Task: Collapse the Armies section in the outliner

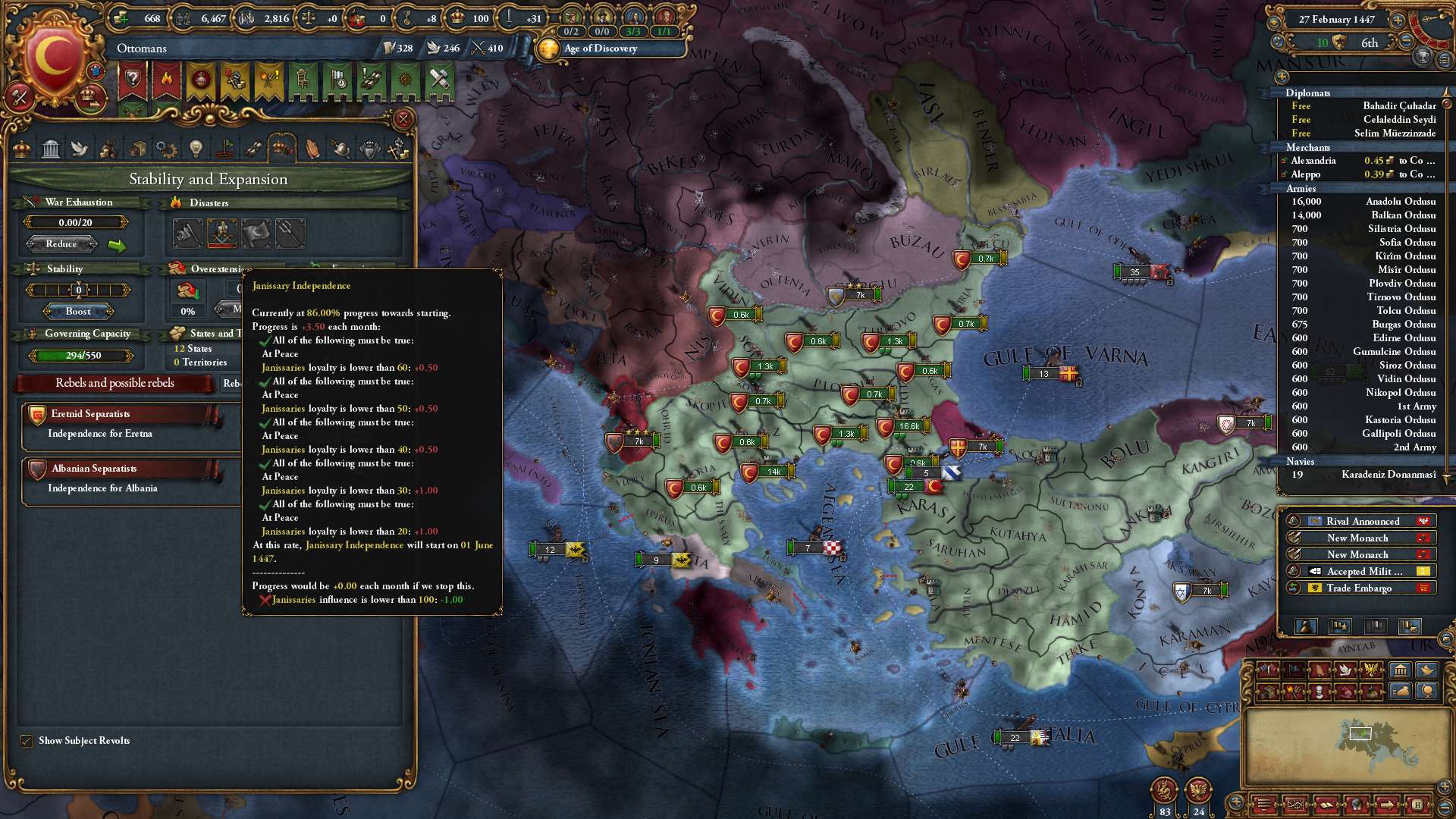Action: pos(1301,189)
